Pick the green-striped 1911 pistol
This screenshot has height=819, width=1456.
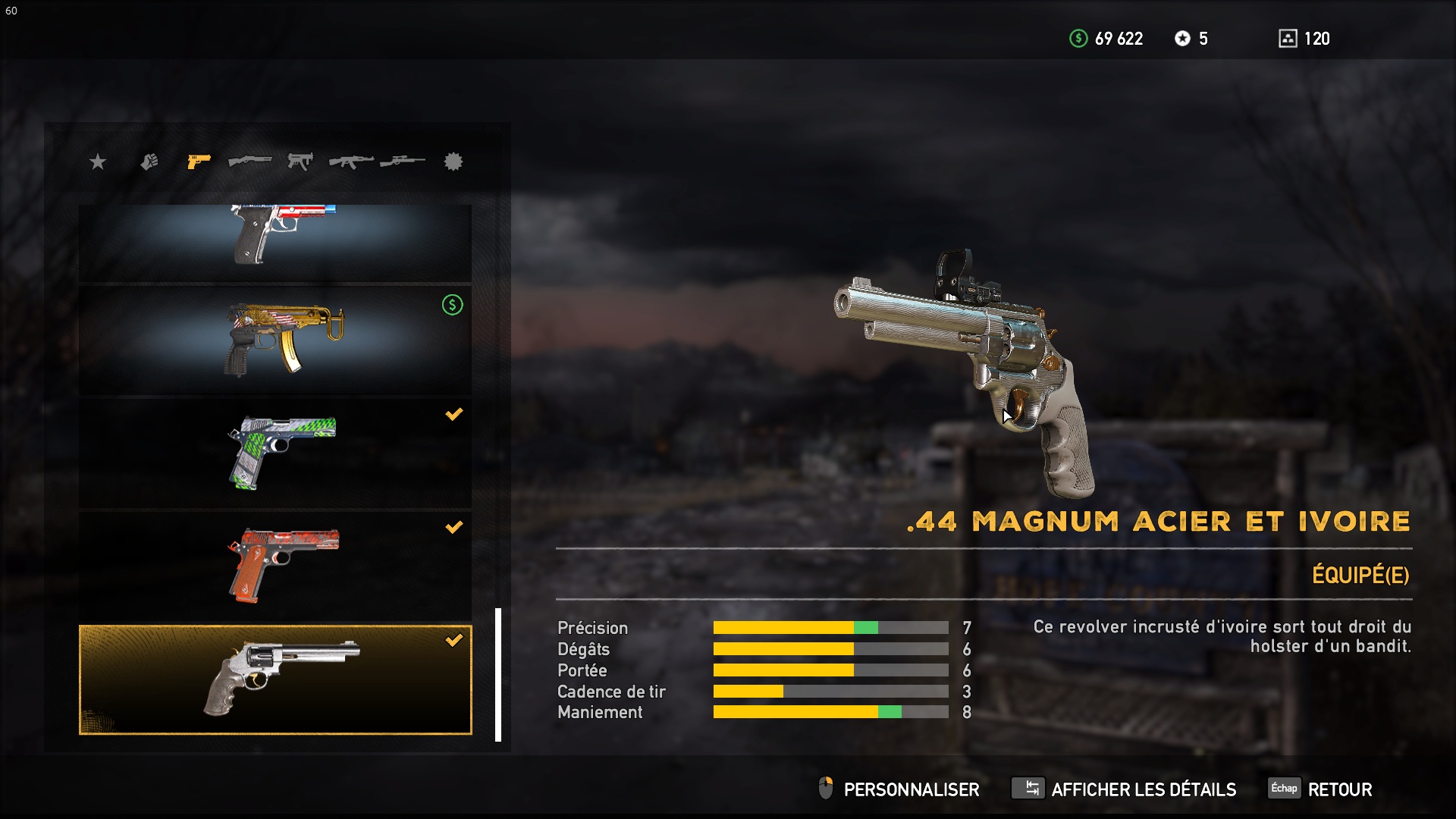click(275, 453)
